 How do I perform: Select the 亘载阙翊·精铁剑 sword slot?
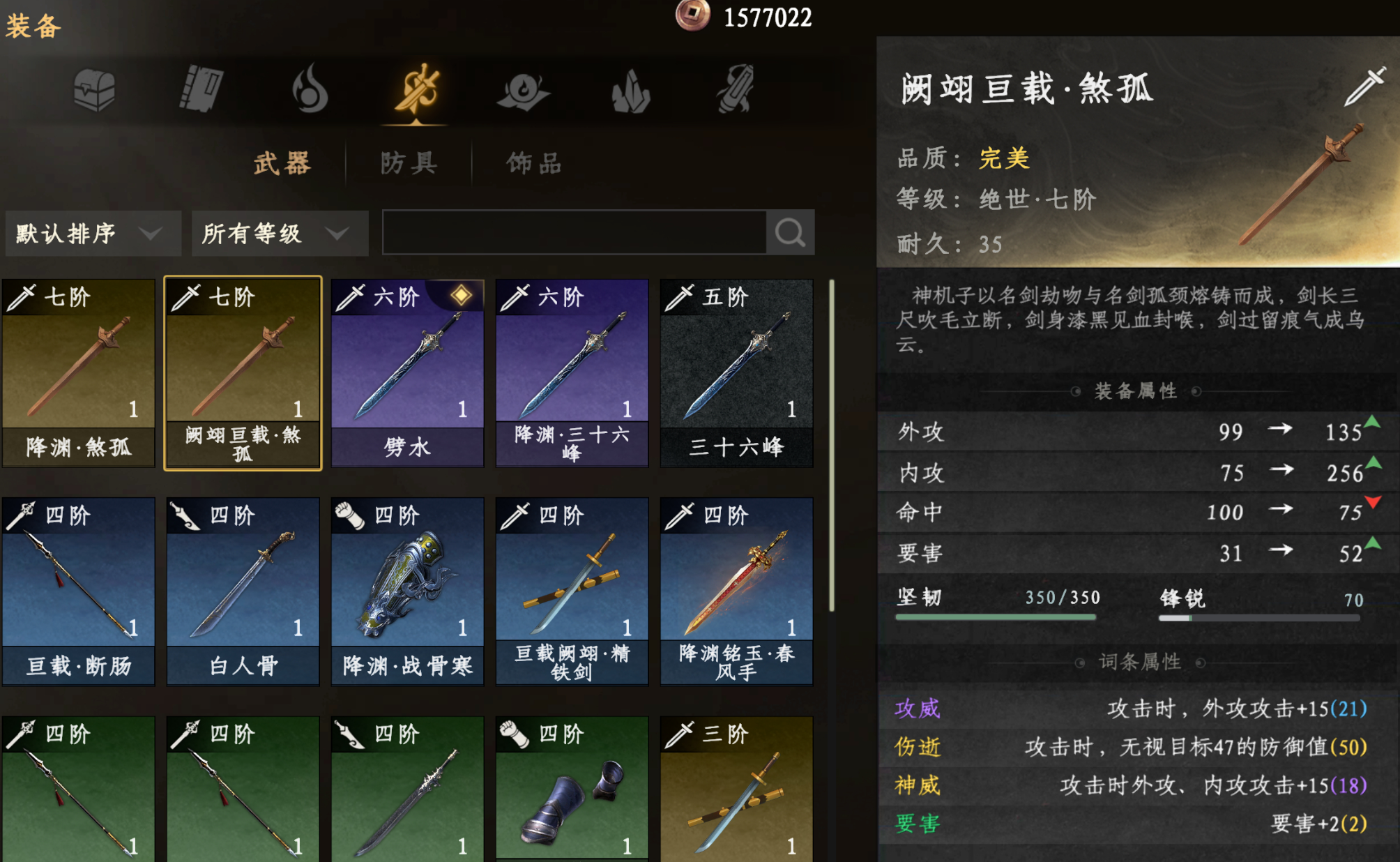(572, 590)
